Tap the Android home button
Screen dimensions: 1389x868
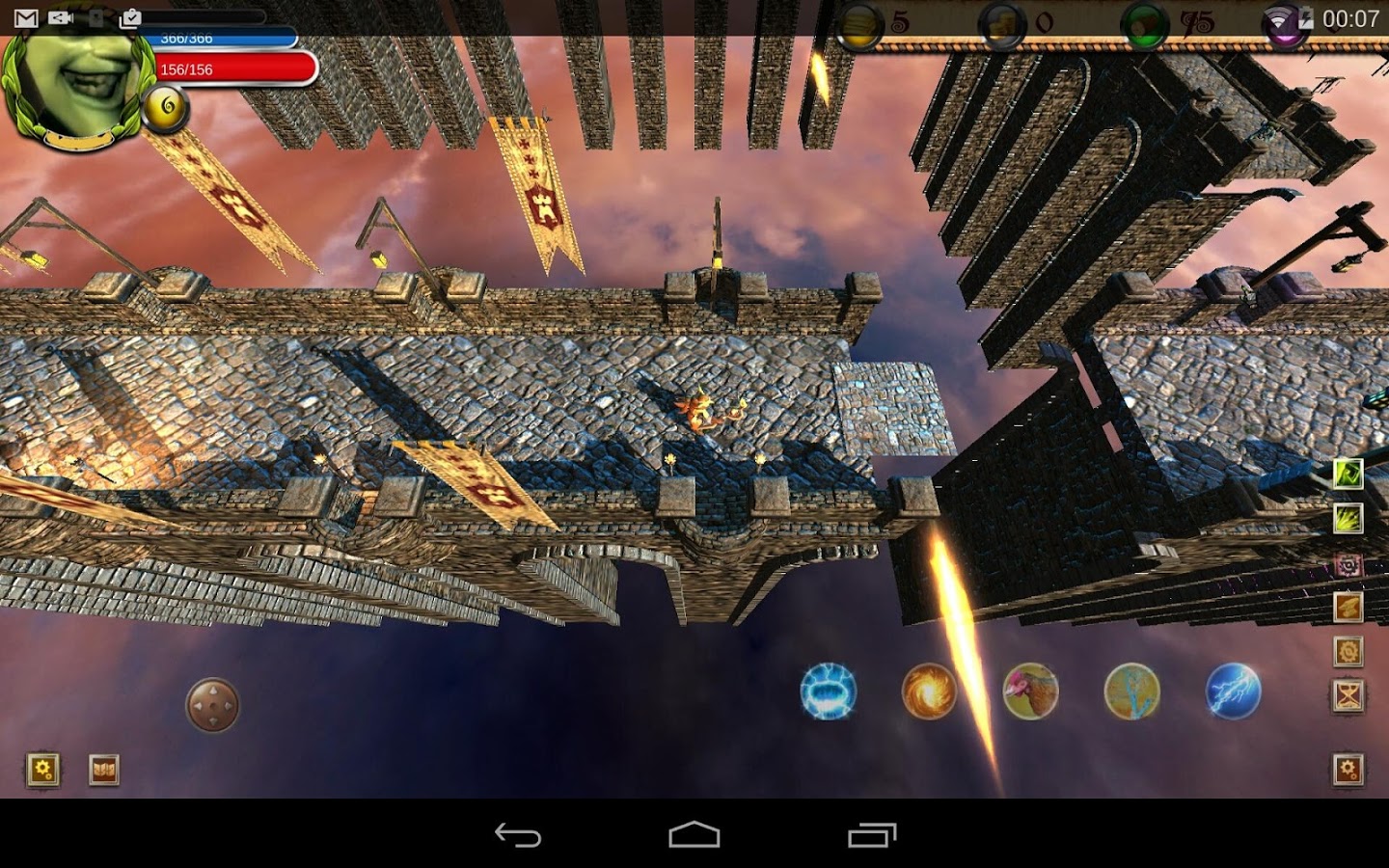click(x=694, y=834)
